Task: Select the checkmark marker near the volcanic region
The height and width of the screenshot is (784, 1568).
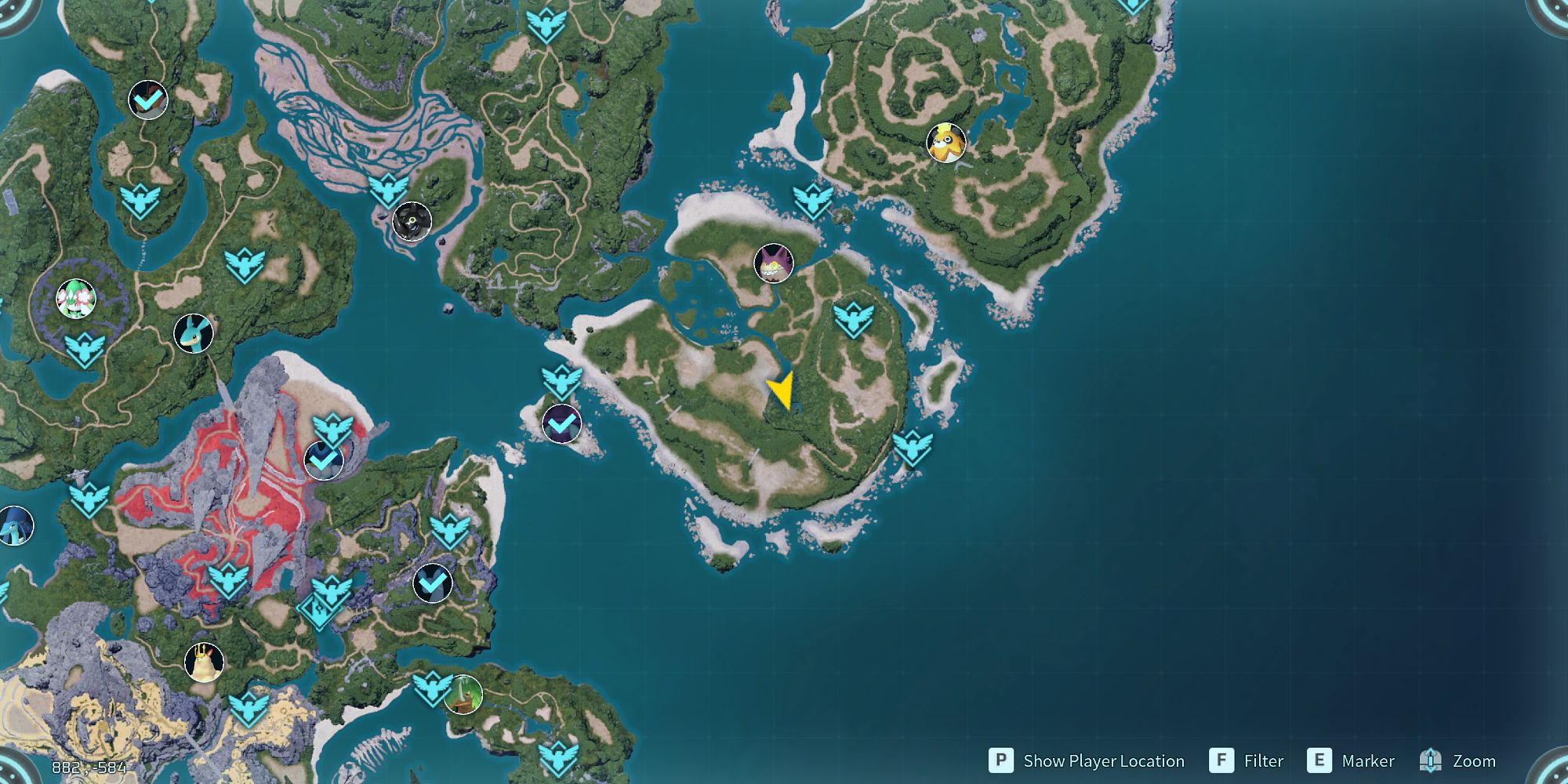Action: tap(324, 462)
